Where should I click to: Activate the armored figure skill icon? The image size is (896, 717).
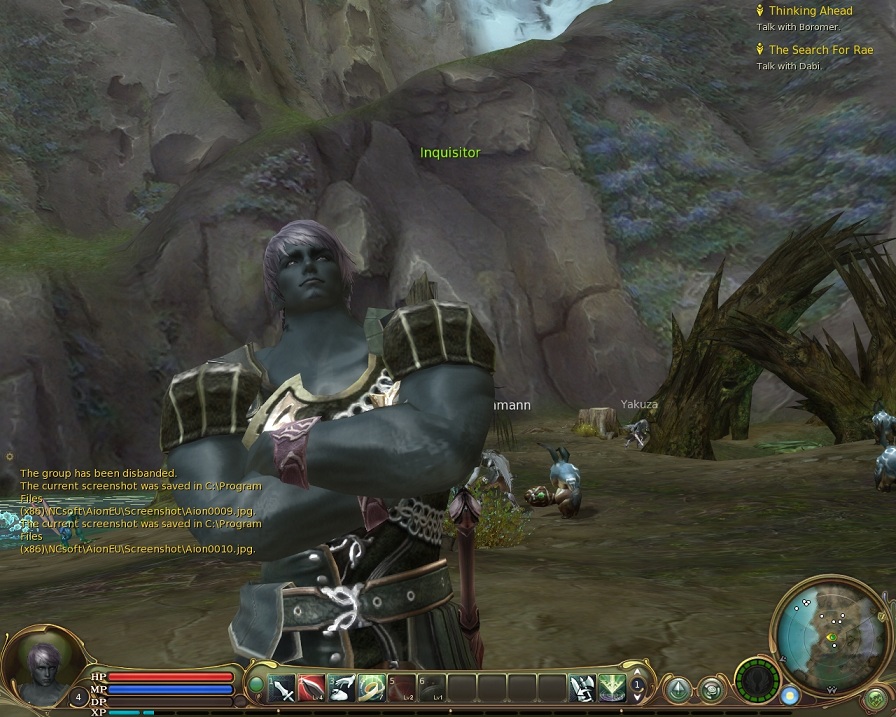tap(582, 688)
